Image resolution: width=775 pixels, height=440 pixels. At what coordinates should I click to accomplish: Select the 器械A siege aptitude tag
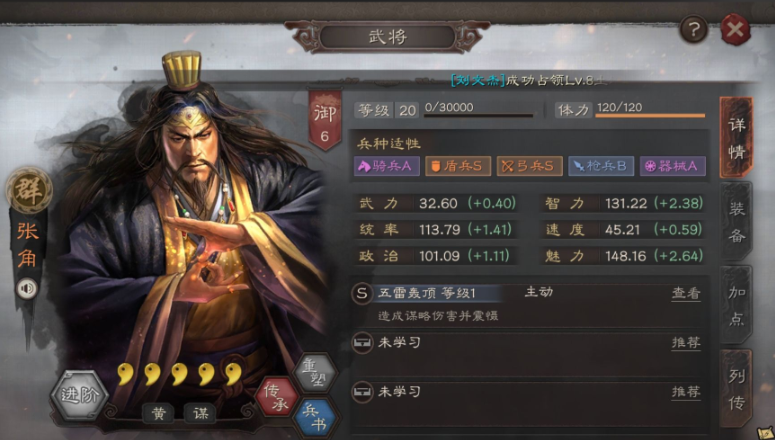(672, 166)
